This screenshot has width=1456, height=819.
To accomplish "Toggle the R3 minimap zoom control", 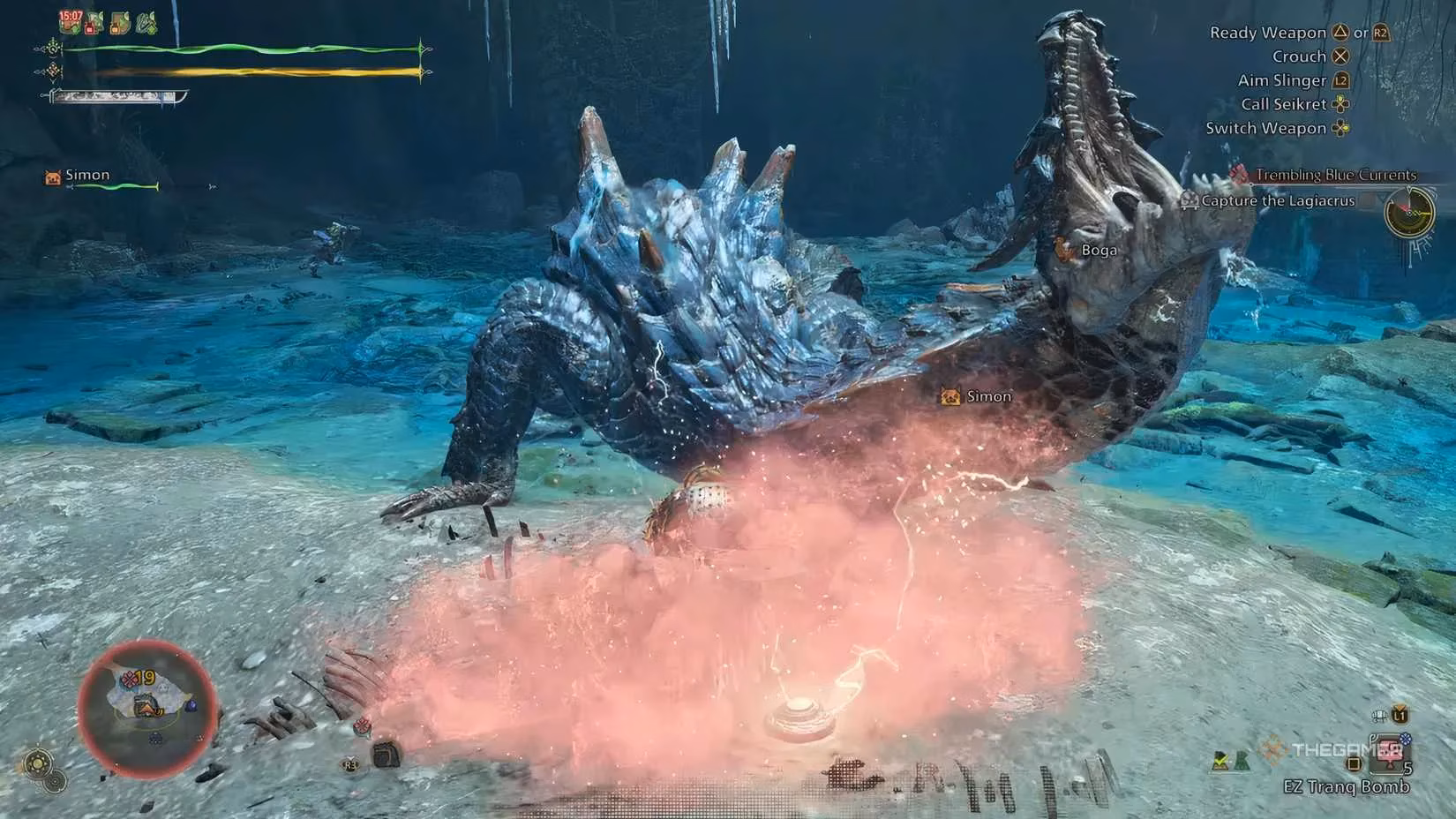I will (x=350, y=765).
